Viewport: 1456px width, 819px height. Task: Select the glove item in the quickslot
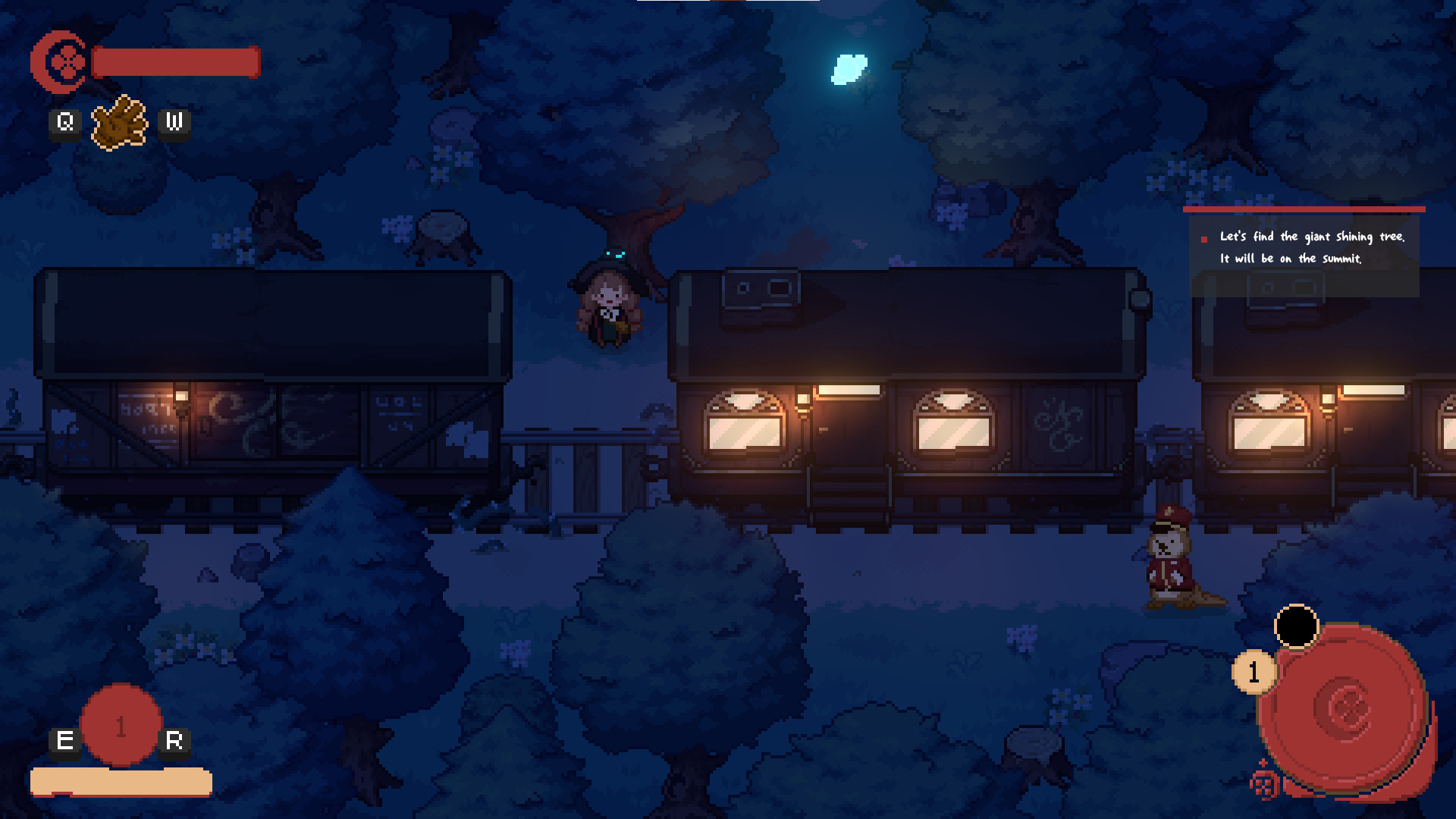pos(121,121)
